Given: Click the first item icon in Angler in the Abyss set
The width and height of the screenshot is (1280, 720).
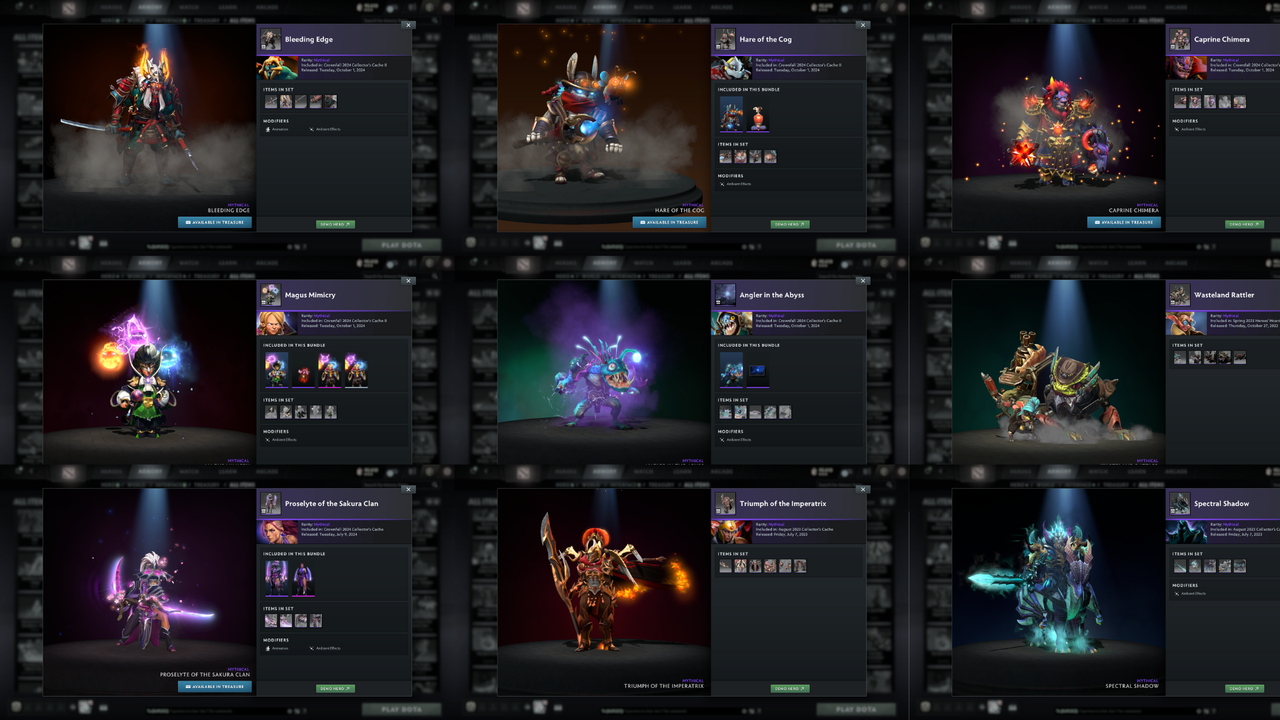Looking at the screenshot, I should point(724,411).
